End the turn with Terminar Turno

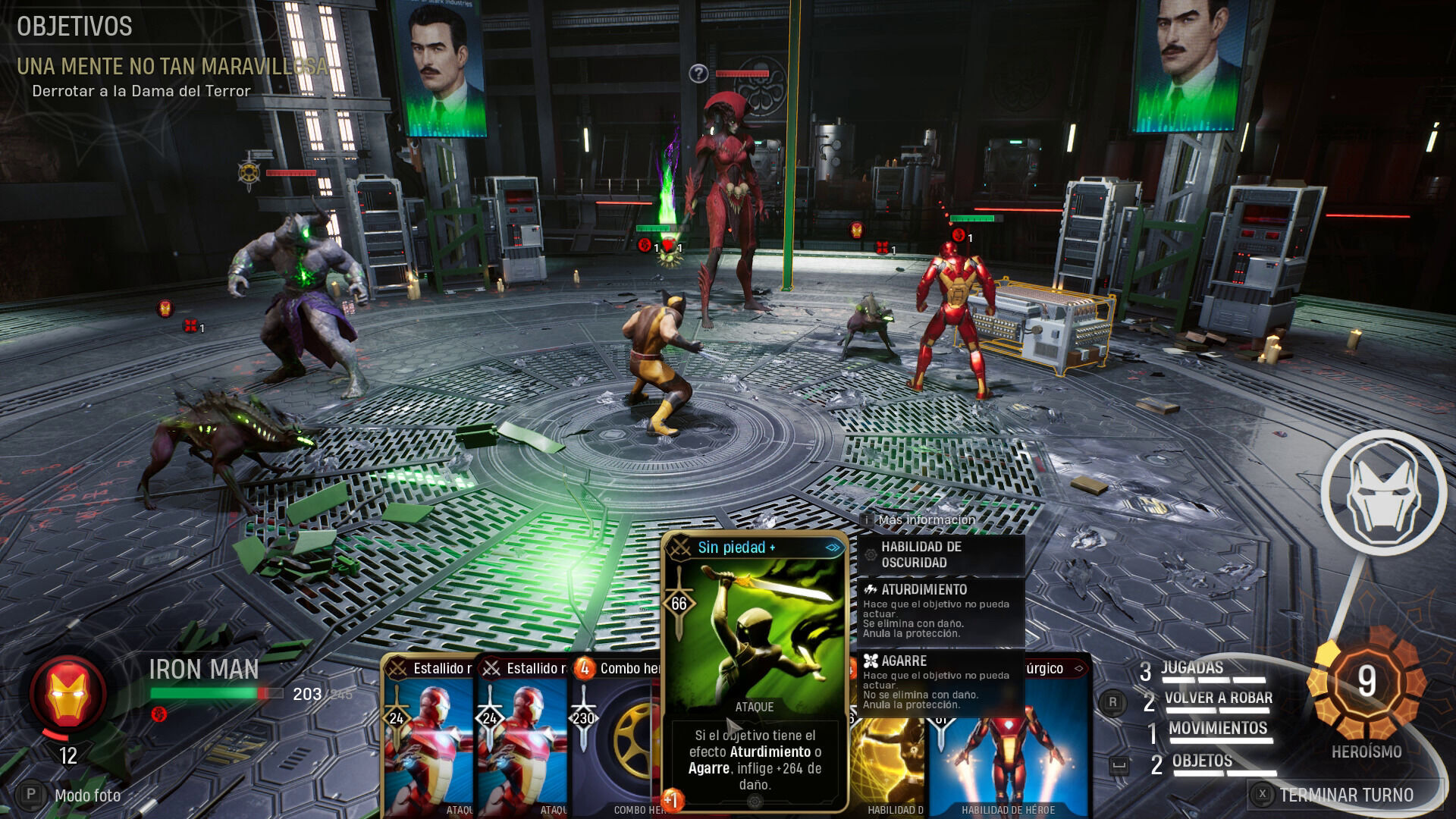[x=1345, y=795]
